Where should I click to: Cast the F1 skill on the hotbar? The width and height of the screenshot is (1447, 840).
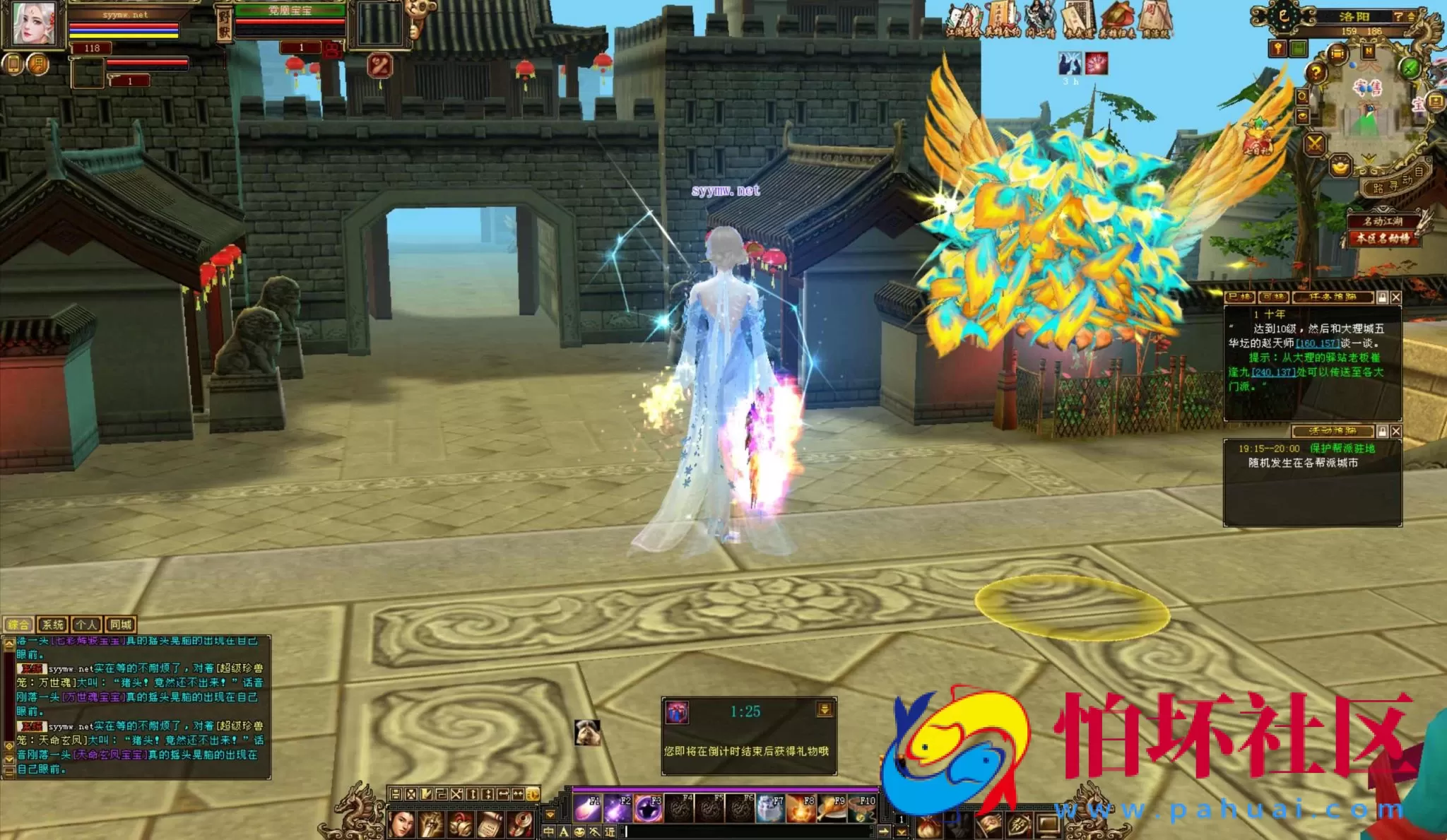(x=588, y=808)
